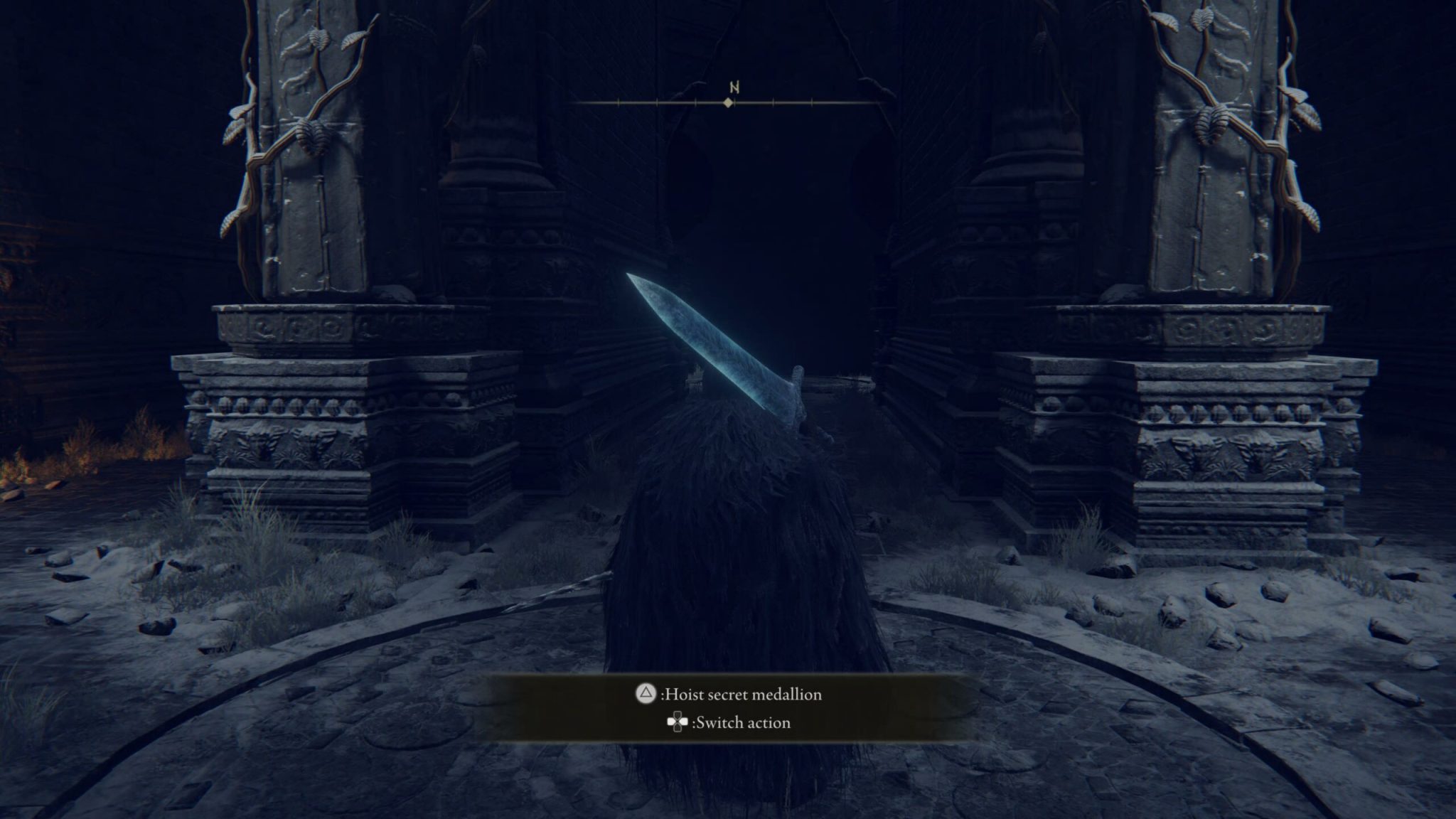Click the center point of the compass slider
The width and height of the screenshot is (1456, 819).
(x=728, y=103)
